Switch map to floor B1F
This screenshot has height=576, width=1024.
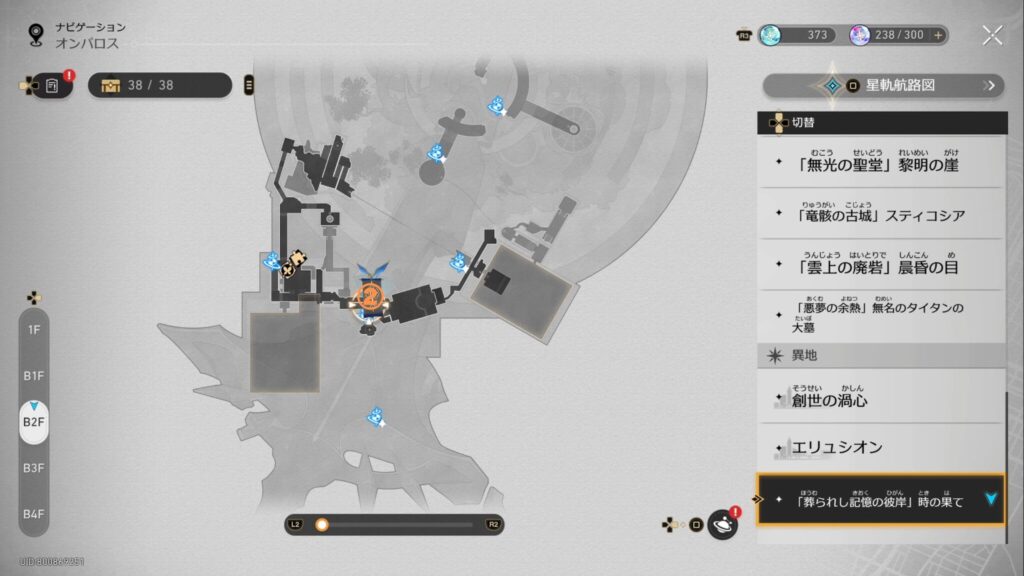pyautogui.click(x=34, y=375)
